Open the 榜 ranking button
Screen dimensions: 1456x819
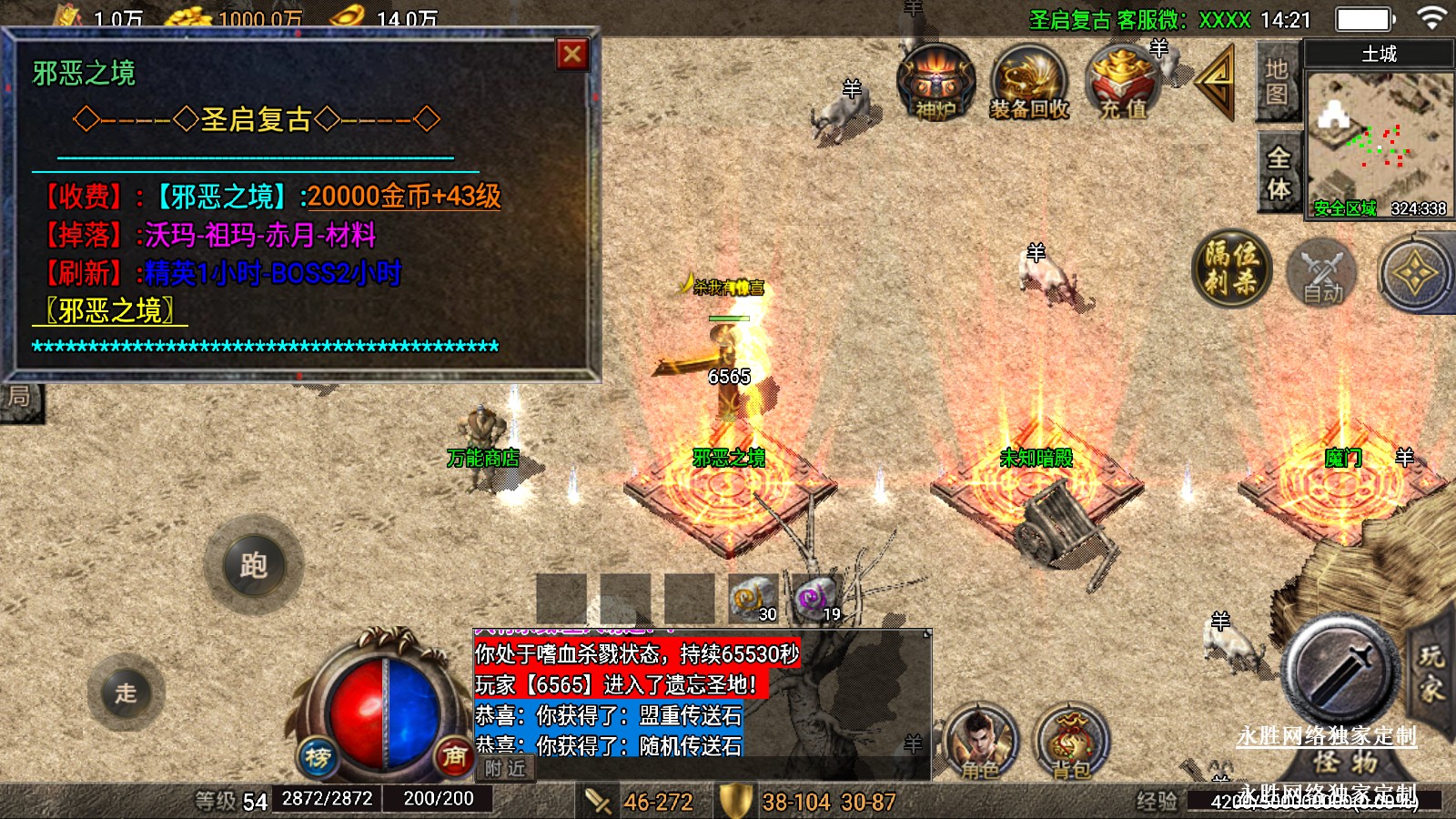(x=318, y=756)
